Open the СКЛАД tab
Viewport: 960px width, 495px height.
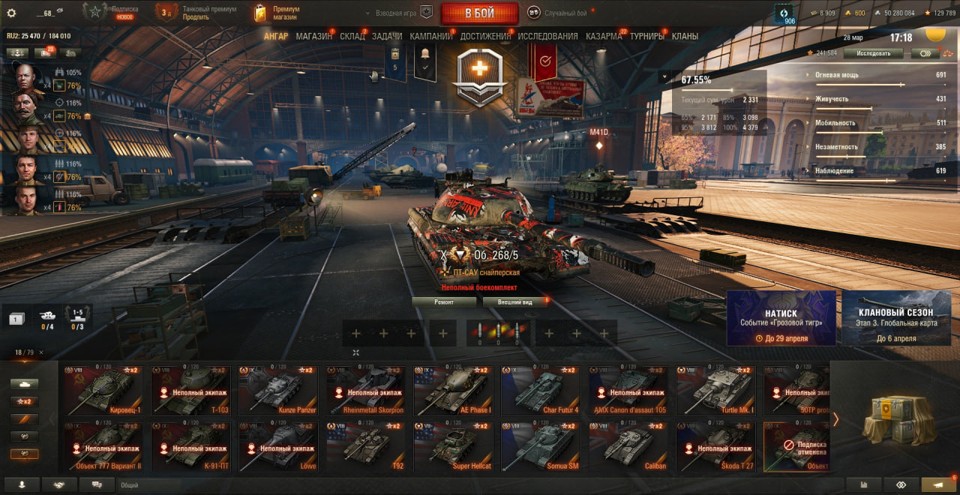[x=352, y=36]
